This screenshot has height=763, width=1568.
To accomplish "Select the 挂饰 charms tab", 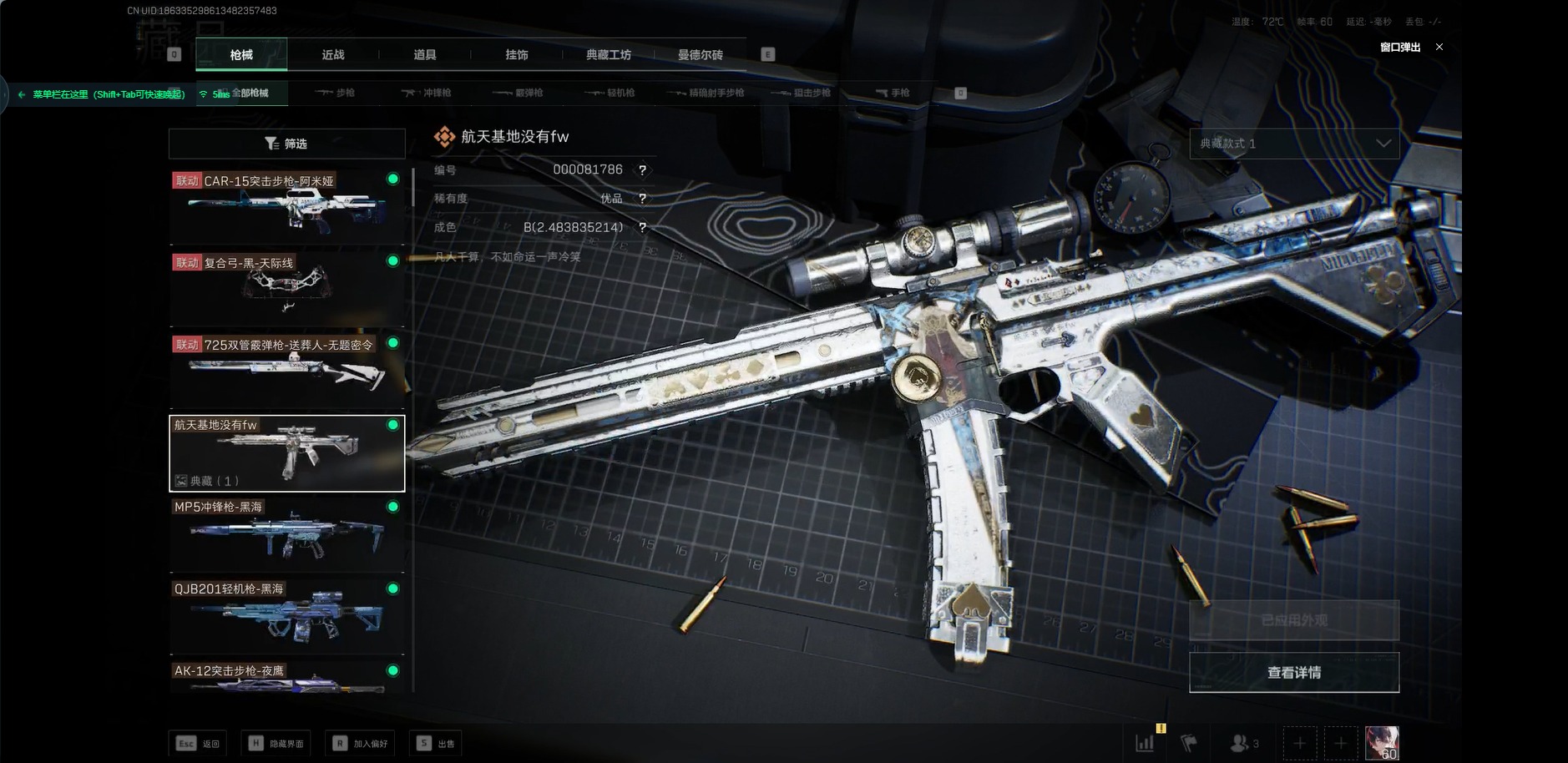I will coord(517,55).
